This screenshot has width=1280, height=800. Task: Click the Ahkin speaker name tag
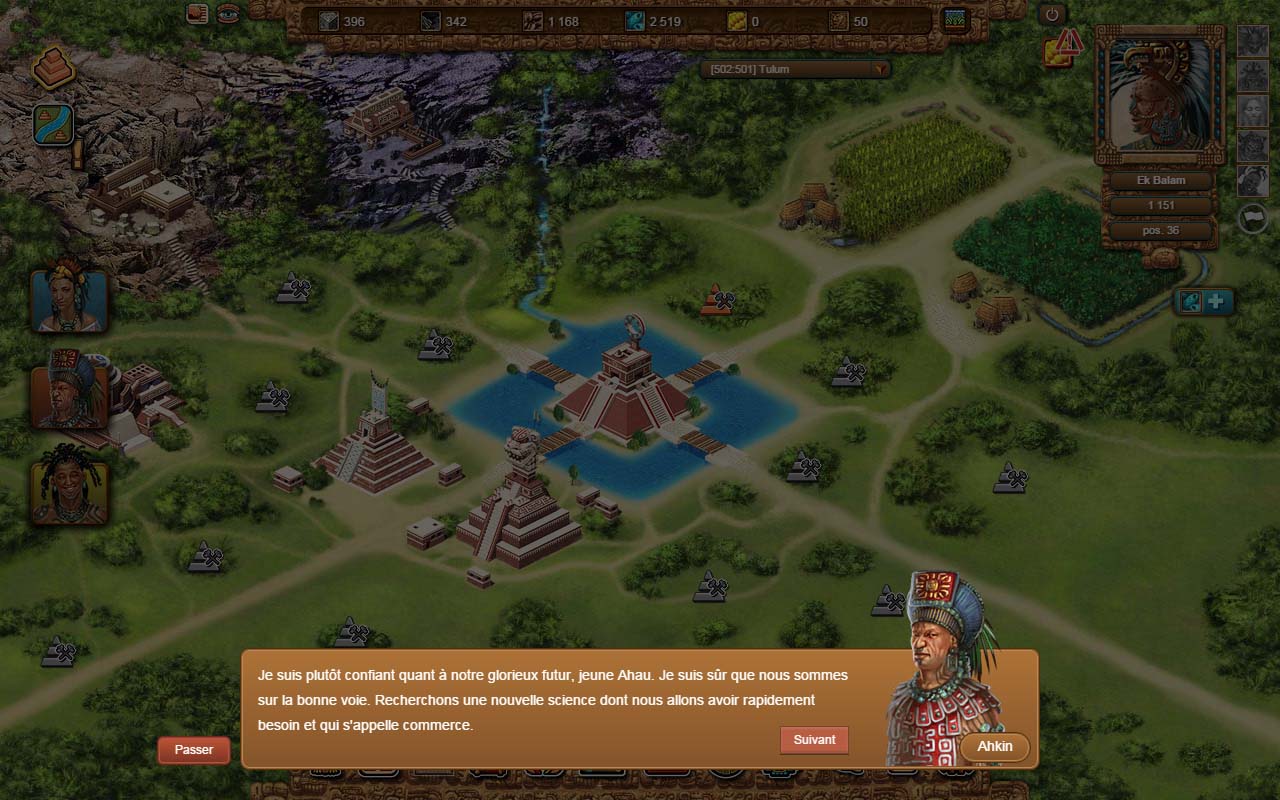tap(994, 747)
